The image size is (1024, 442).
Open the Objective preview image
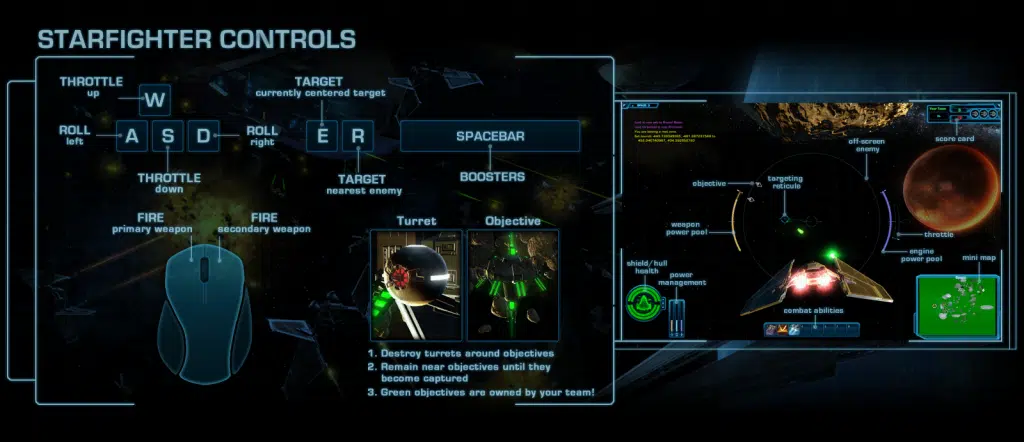tap(513, 286)
